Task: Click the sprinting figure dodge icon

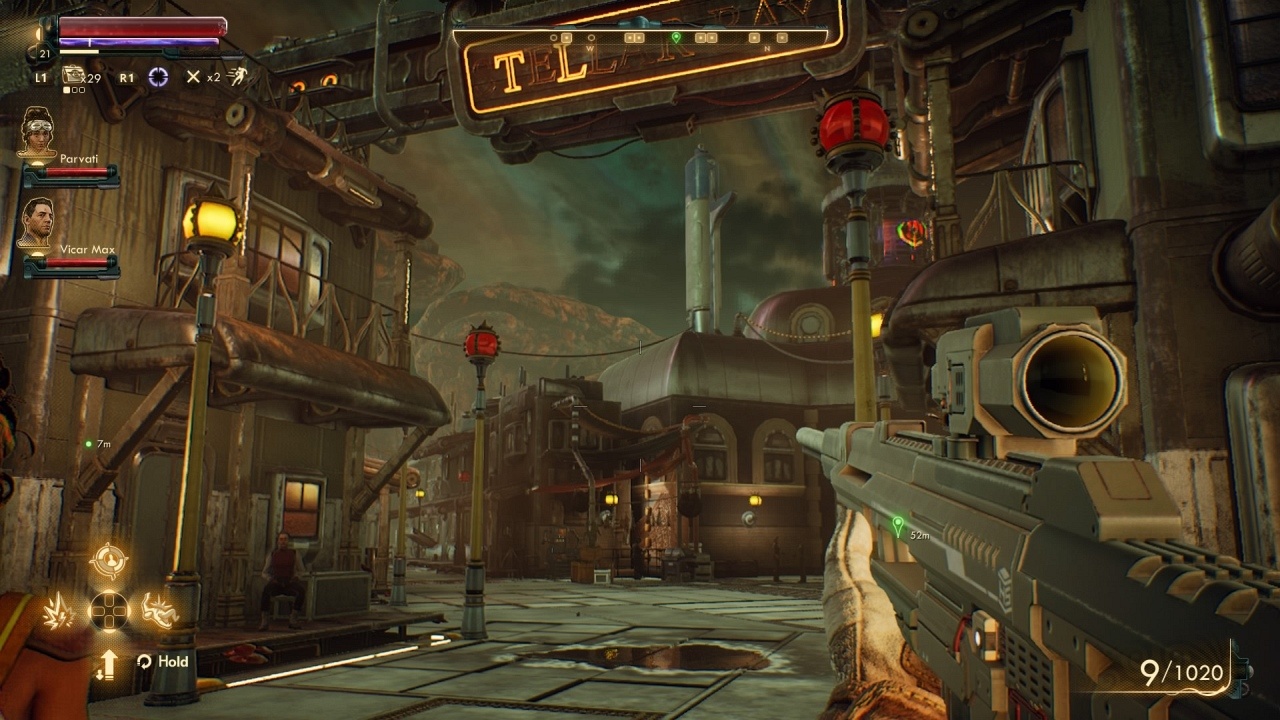Action: 237,76
